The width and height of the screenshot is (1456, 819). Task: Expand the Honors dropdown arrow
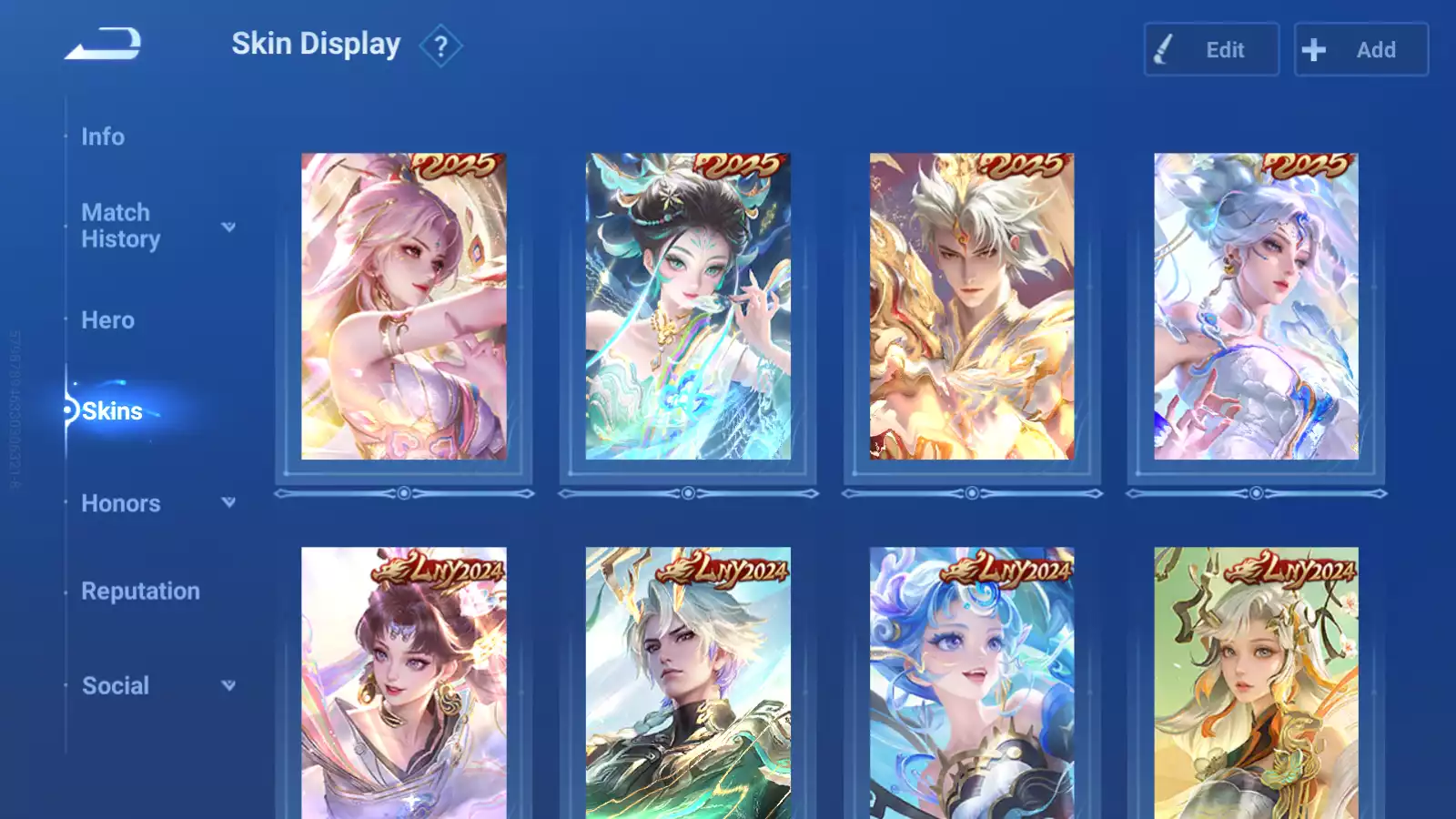pyautogui.click(x=228, y=502)
